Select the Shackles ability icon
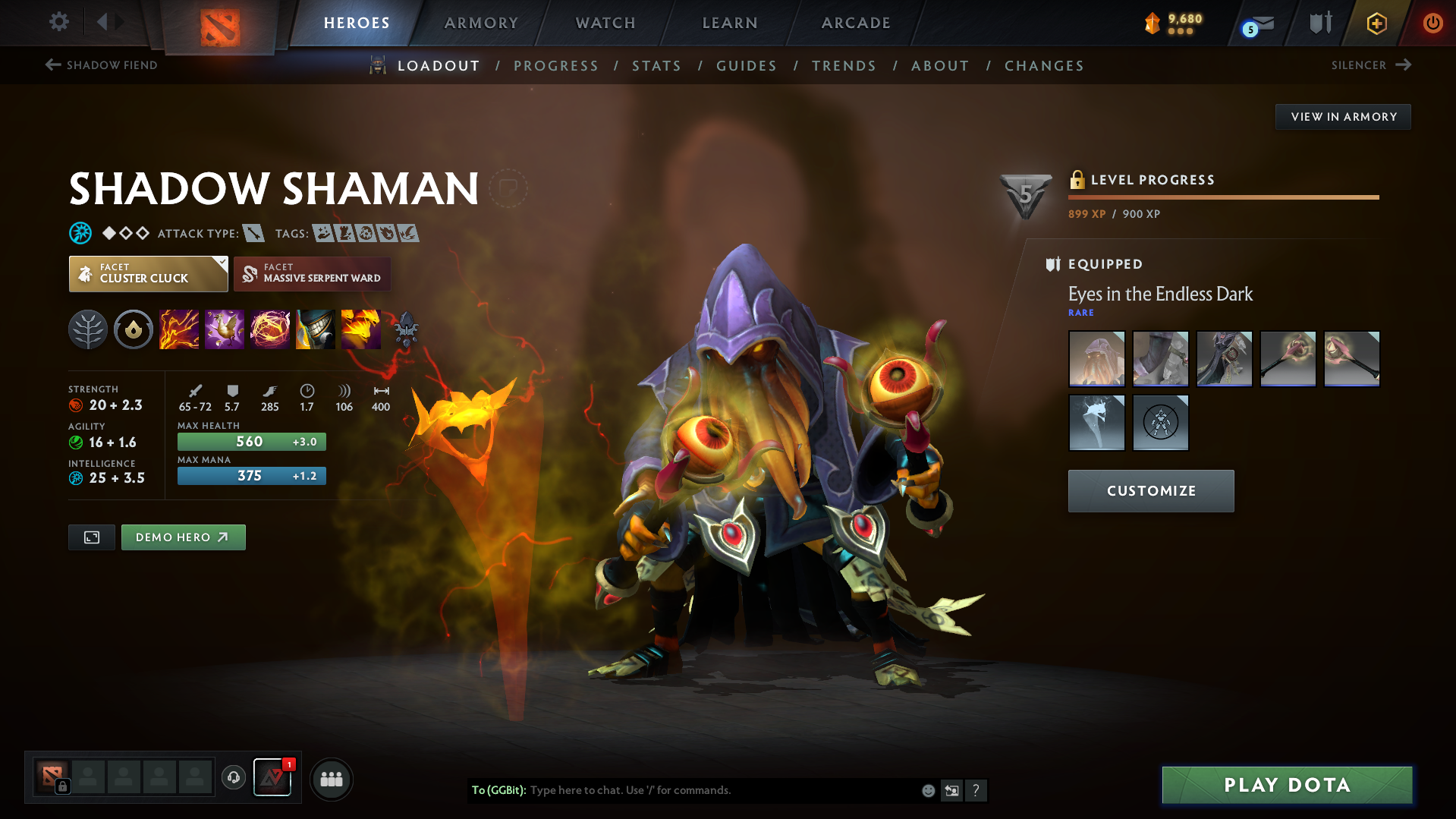Image resolution: width=1456 pixels, height=819 pixels. [270, 329]
